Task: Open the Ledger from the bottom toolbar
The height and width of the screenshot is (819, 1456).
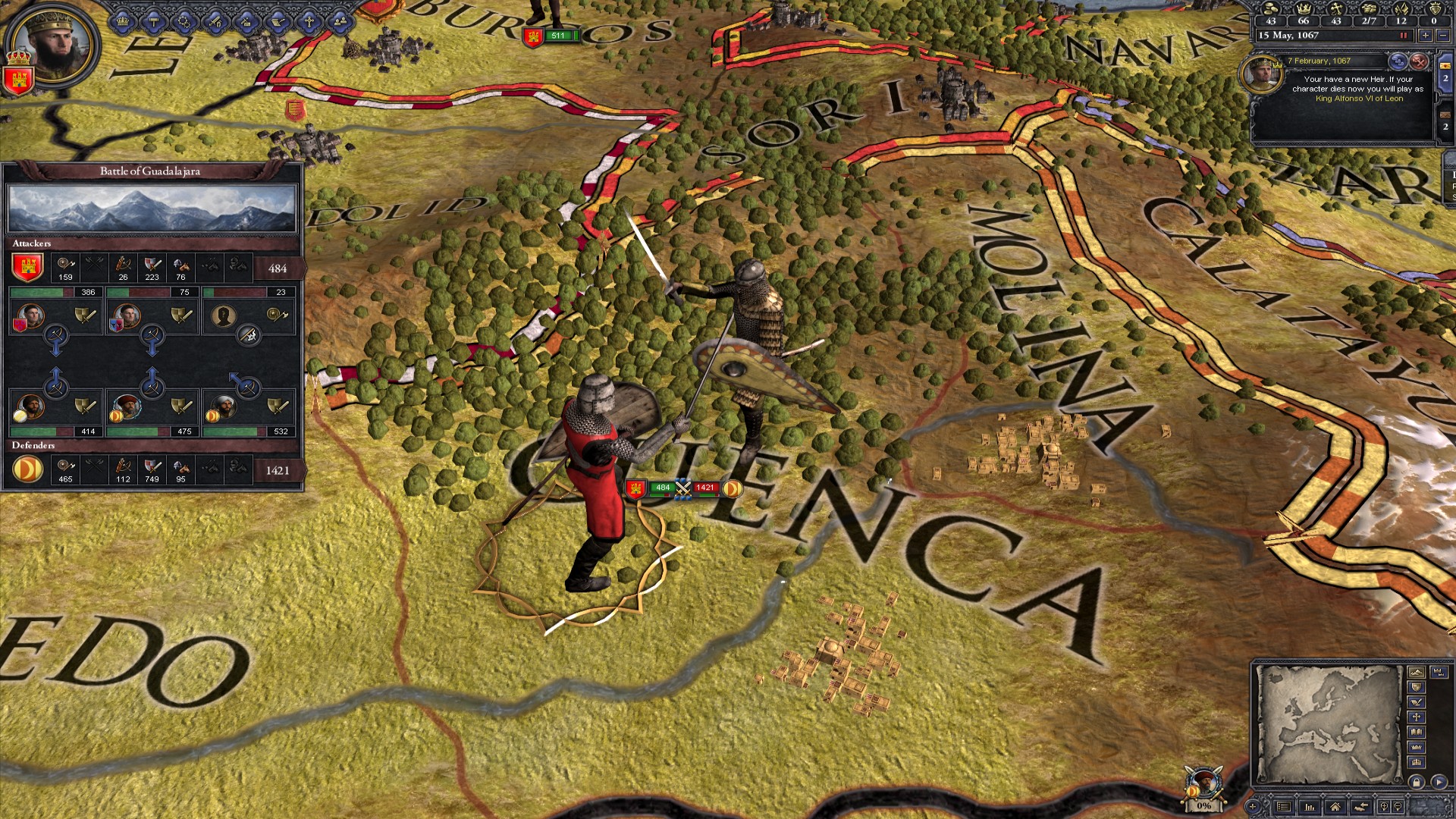Action: click(1284, 807)
